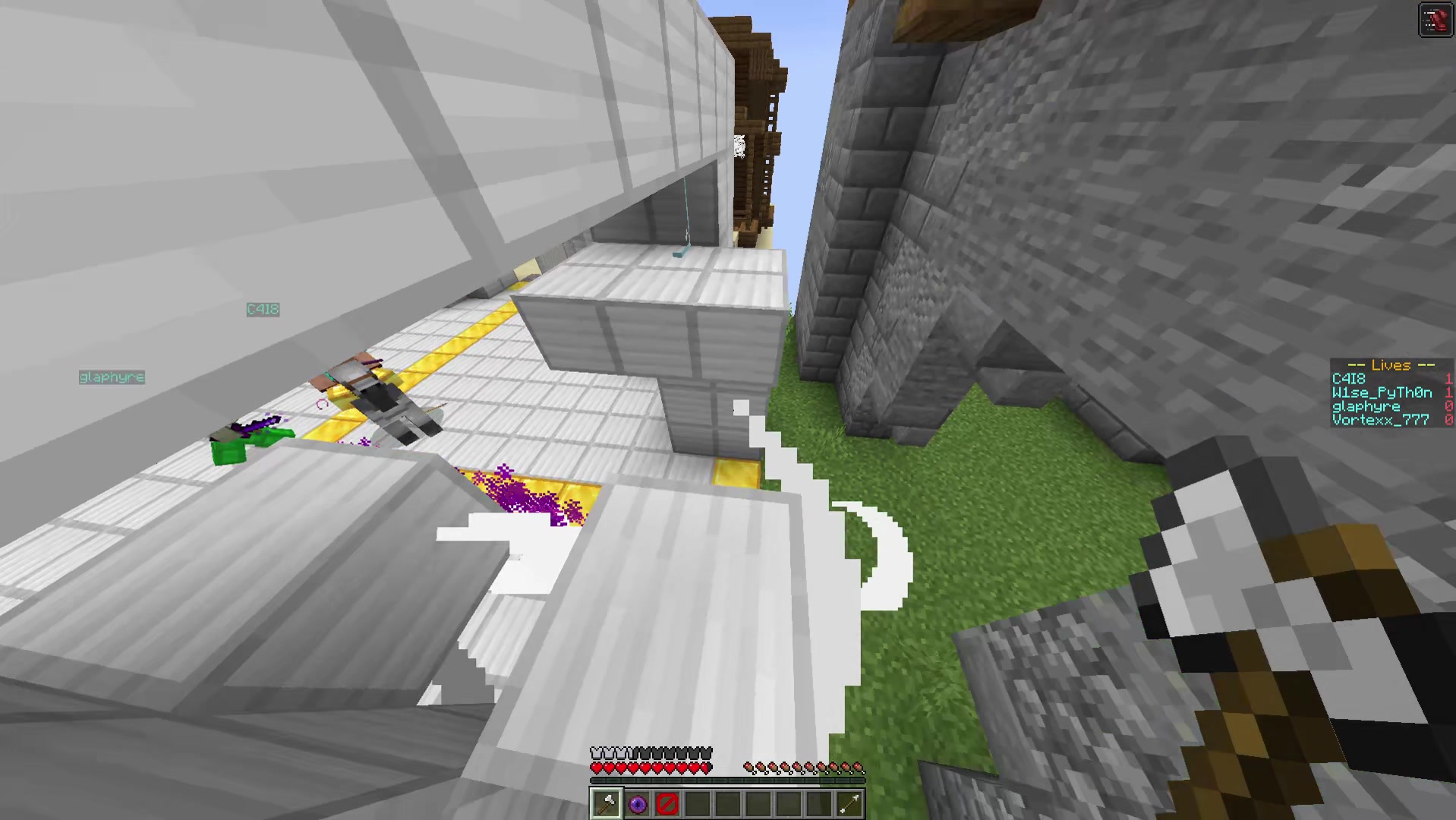This screenshot has height=820, width=1456.
Task: Select the C4I8 entry on the scoreboard
Action: point(1349,379)
